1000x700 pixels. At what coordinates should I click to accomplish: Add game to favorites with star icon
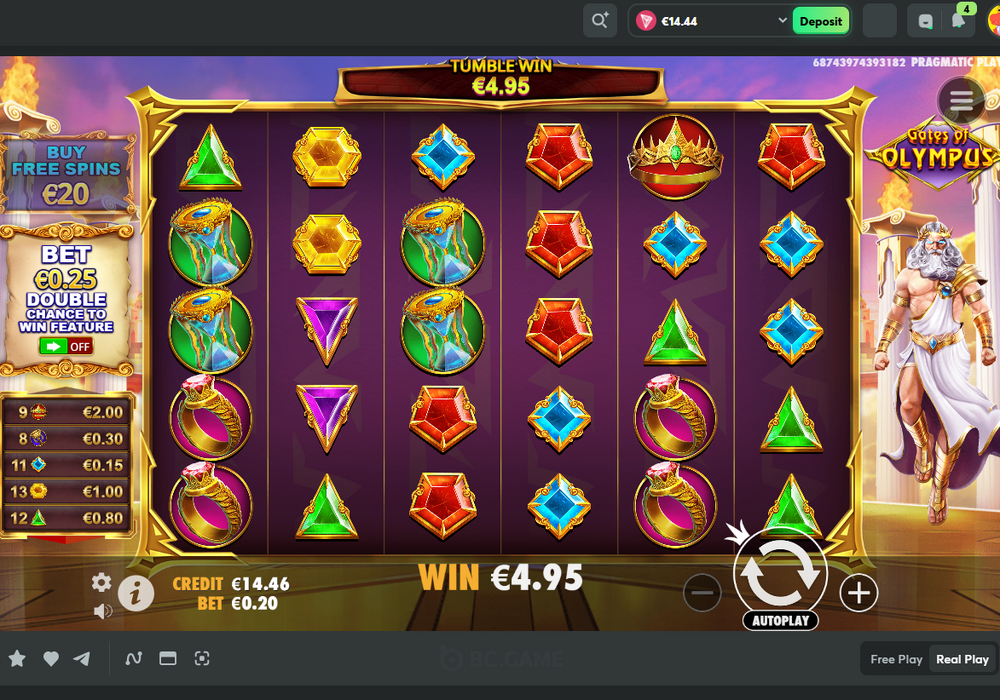tap(18, 658)
